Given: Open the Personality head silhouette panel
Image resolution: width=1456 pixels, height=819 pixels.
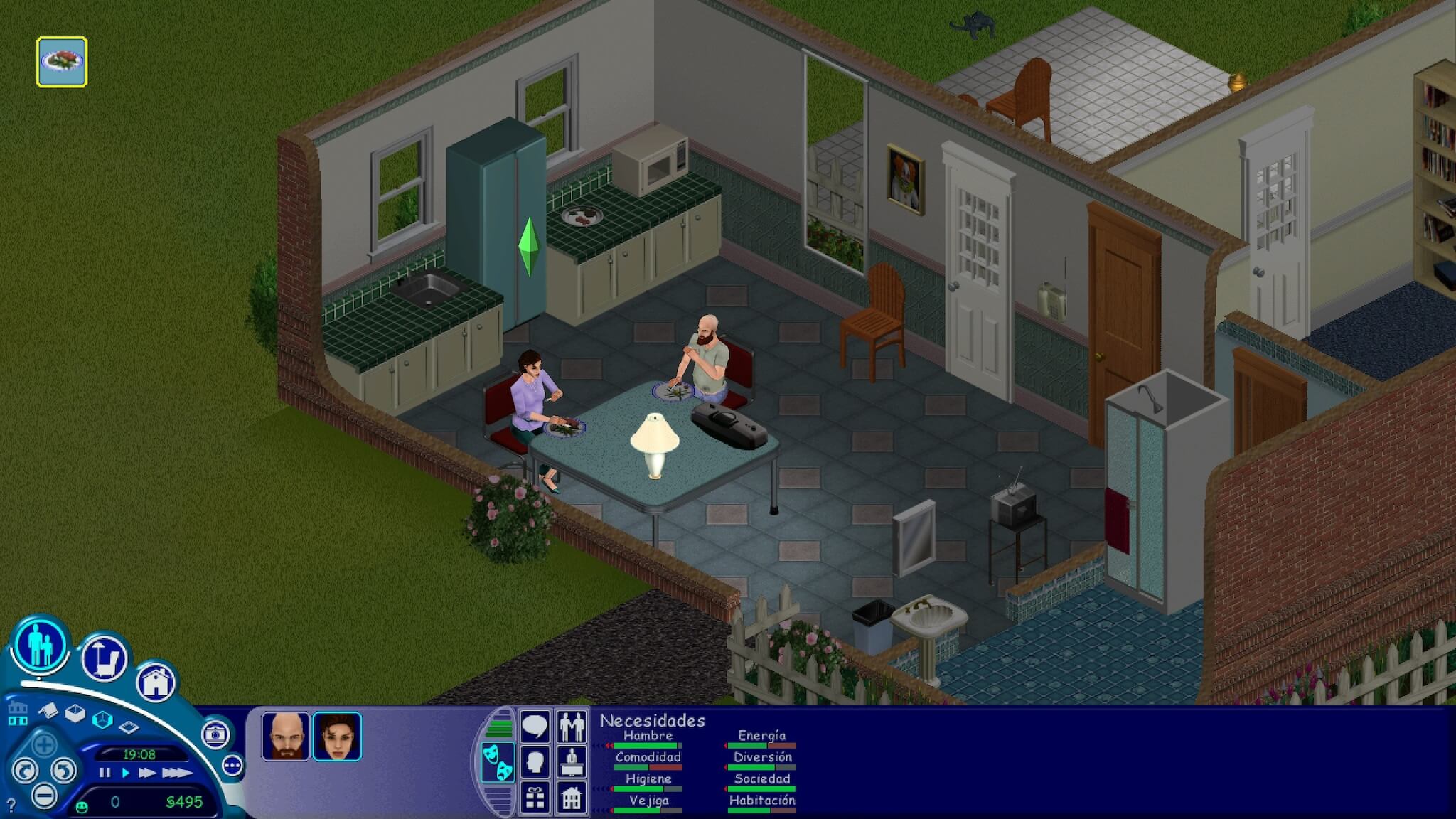Looking at the screenshot, I should click(535, 761).
